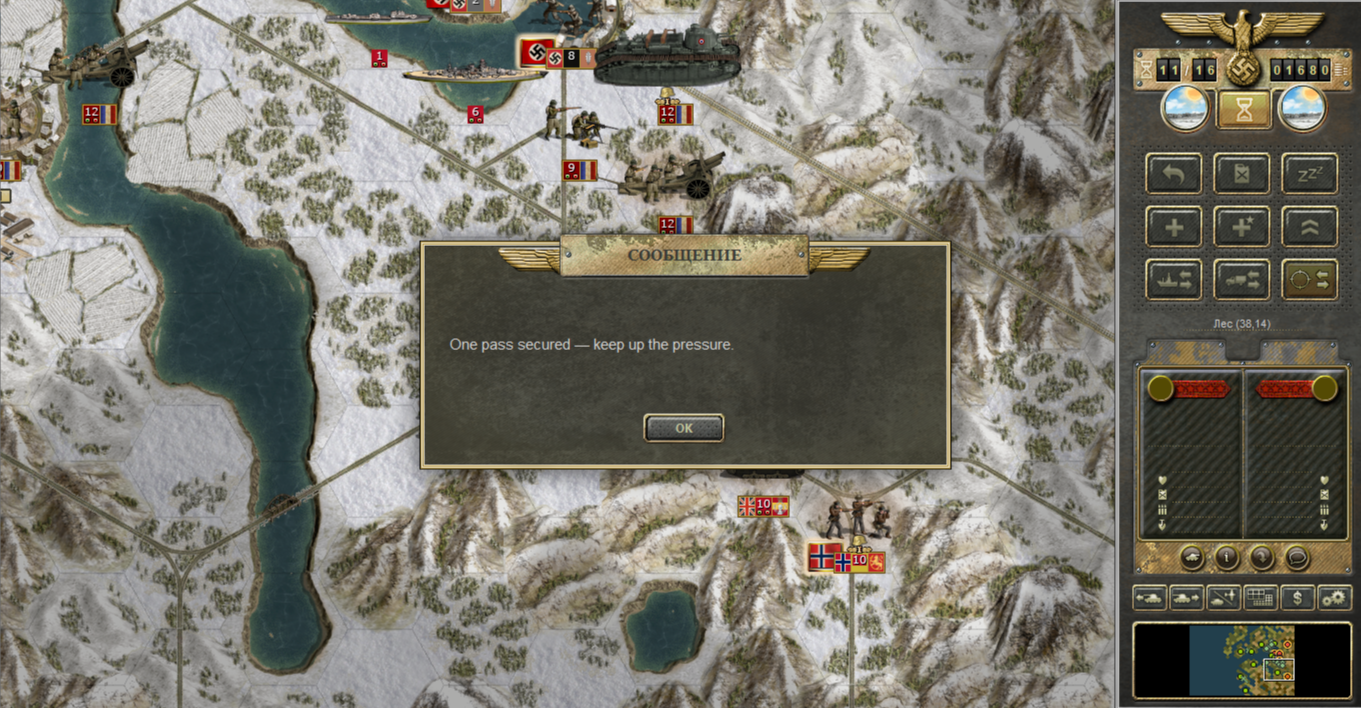Select the next unit (tank, right arrow)

[1186, 598]
